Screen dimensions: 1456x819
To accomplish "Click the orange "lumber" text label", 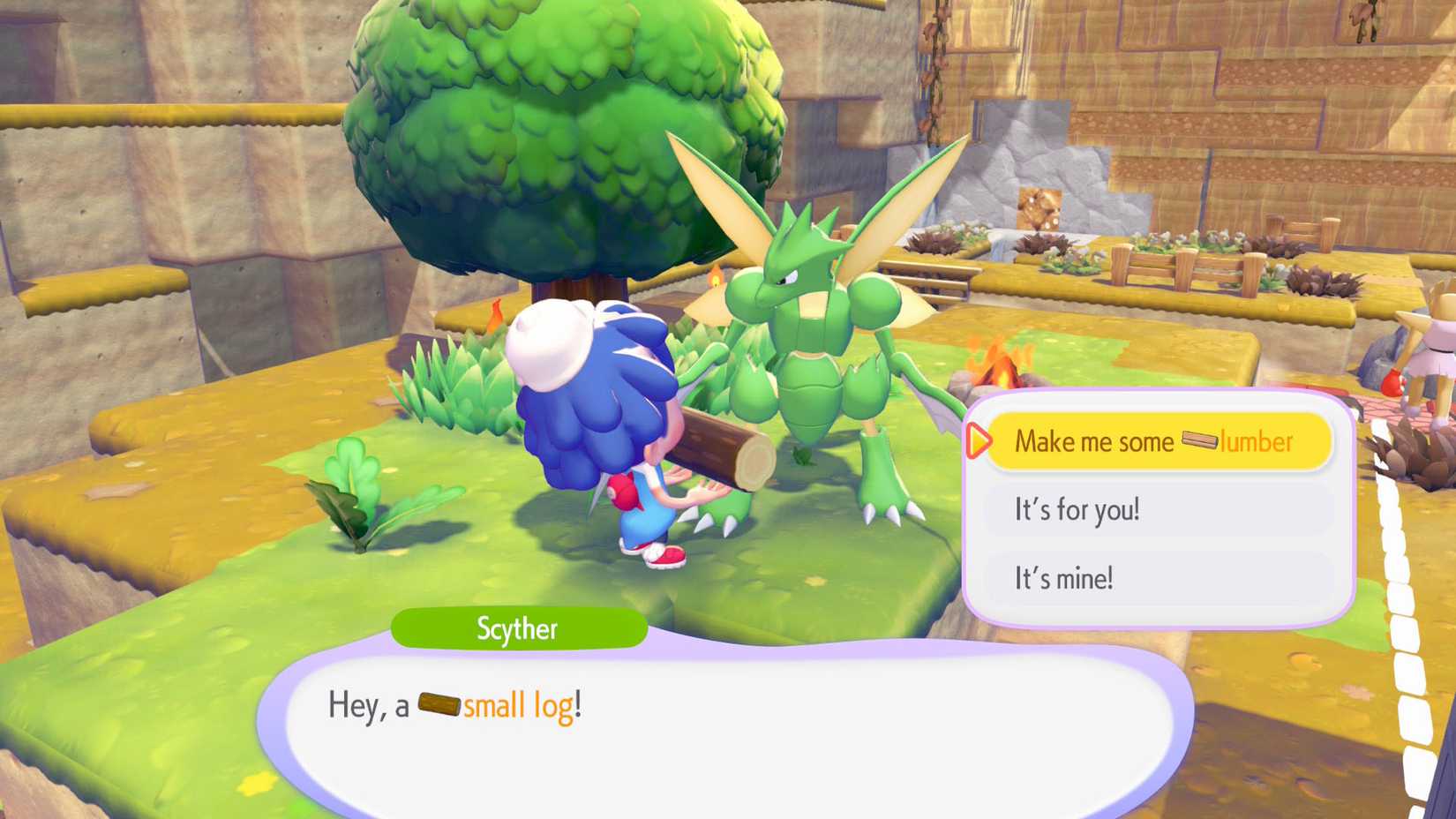I will (1255, 441).
